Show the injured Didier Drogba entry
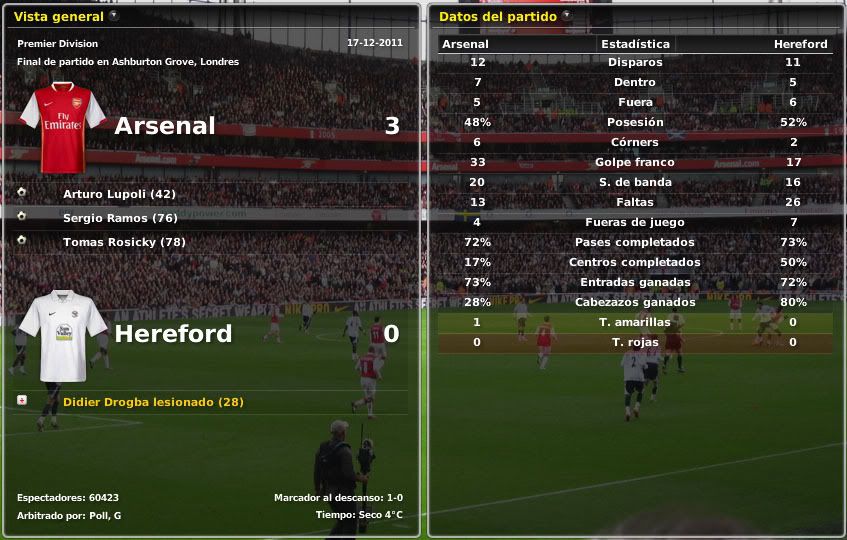This screenshot has height=540, width=847. (153, 402)
